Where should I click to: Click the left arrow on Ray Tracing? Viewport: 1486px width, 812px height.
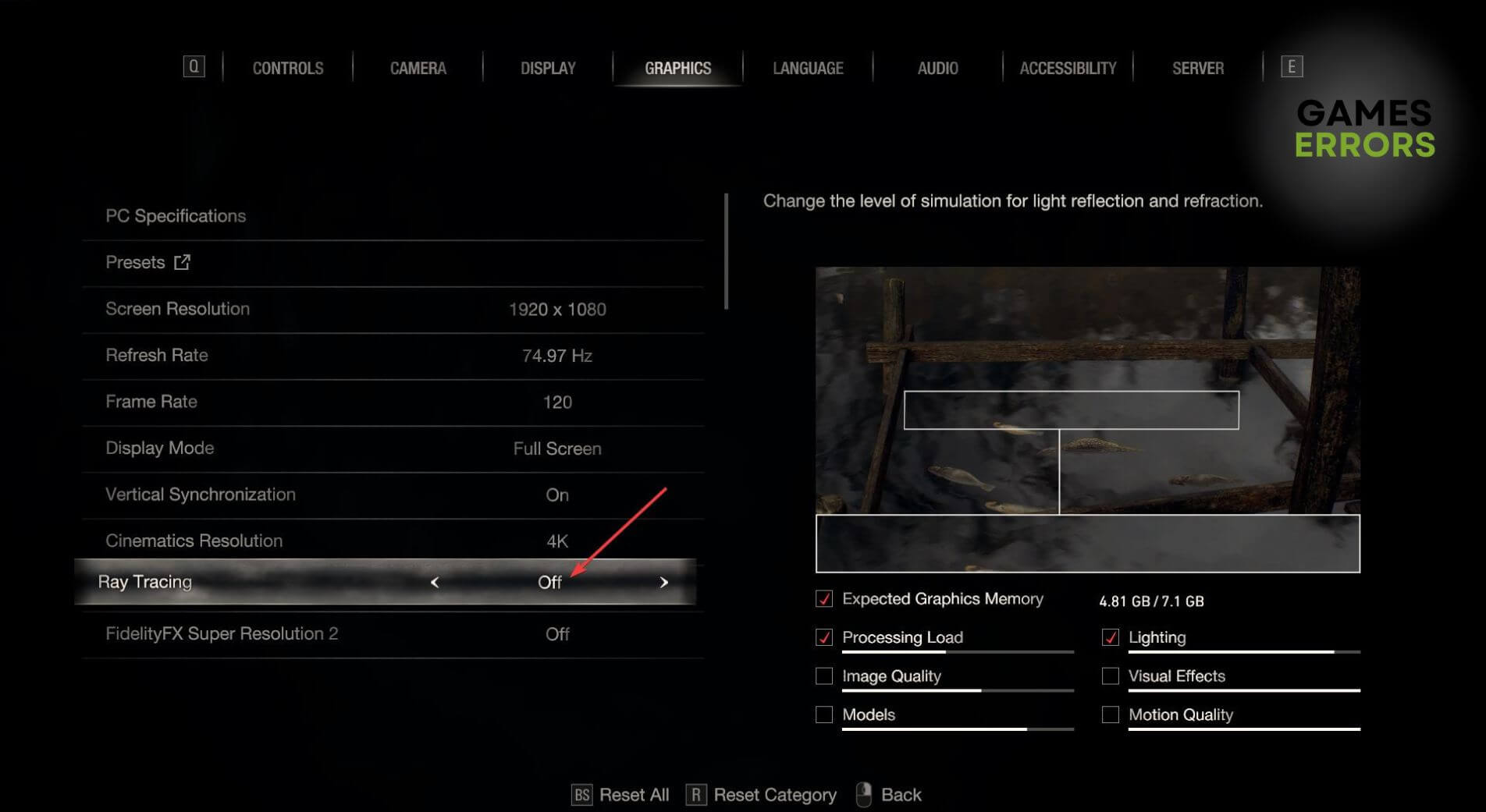click(435, 582)
